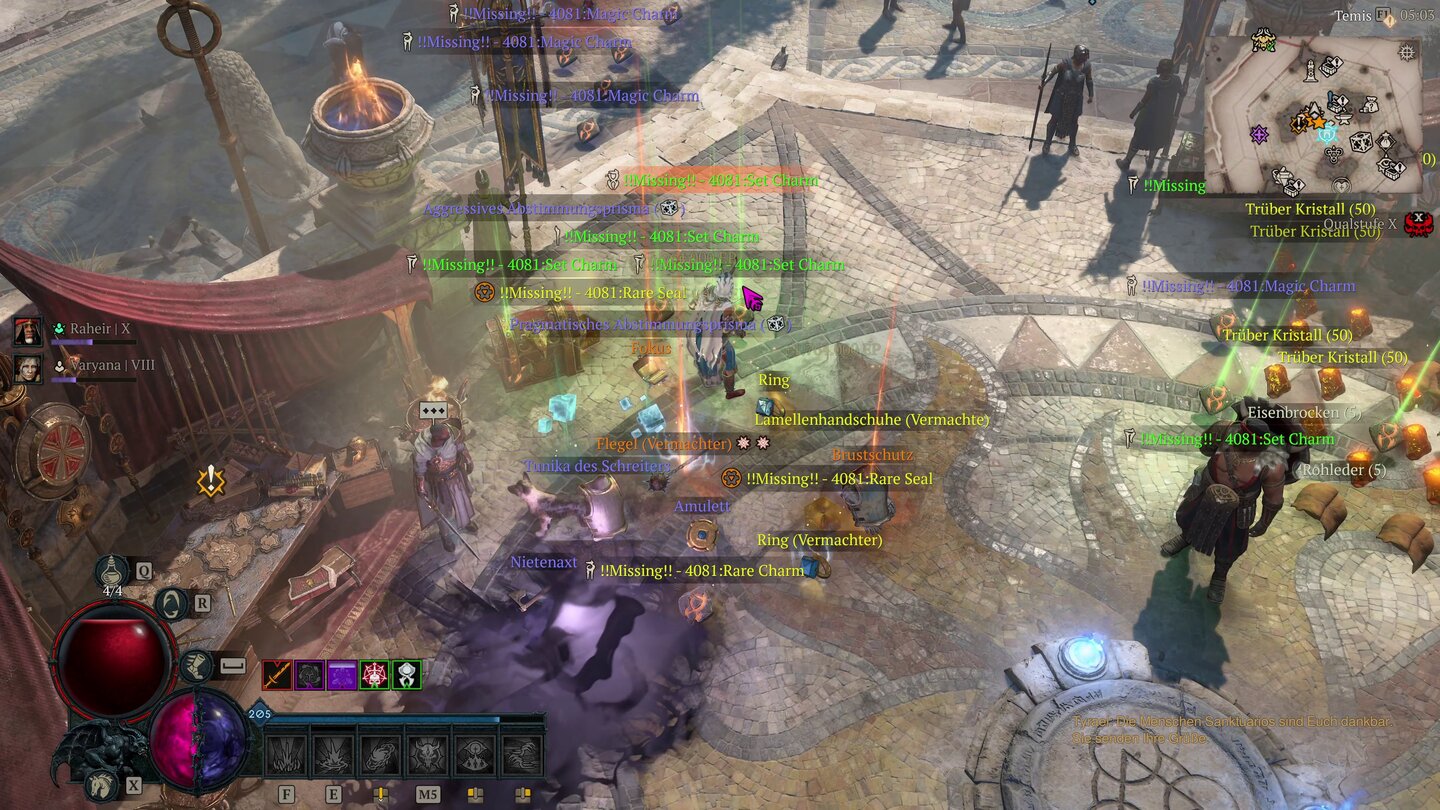Click the horse mount icon near the X key
The image size is (1440, 810).
[x=99, y=786]
